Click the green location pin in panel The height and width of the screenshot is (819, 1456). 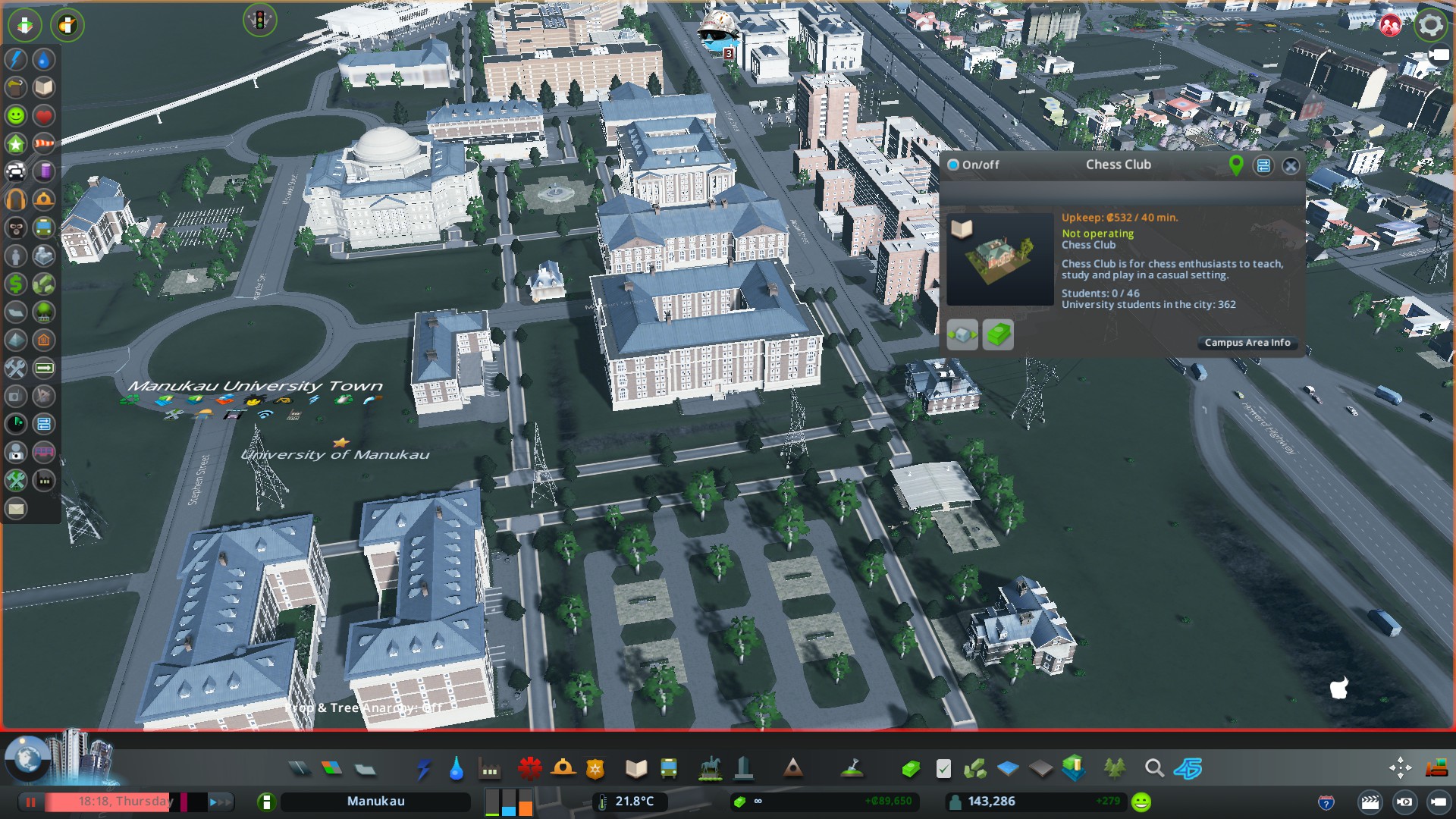[x=1236, y=165]
